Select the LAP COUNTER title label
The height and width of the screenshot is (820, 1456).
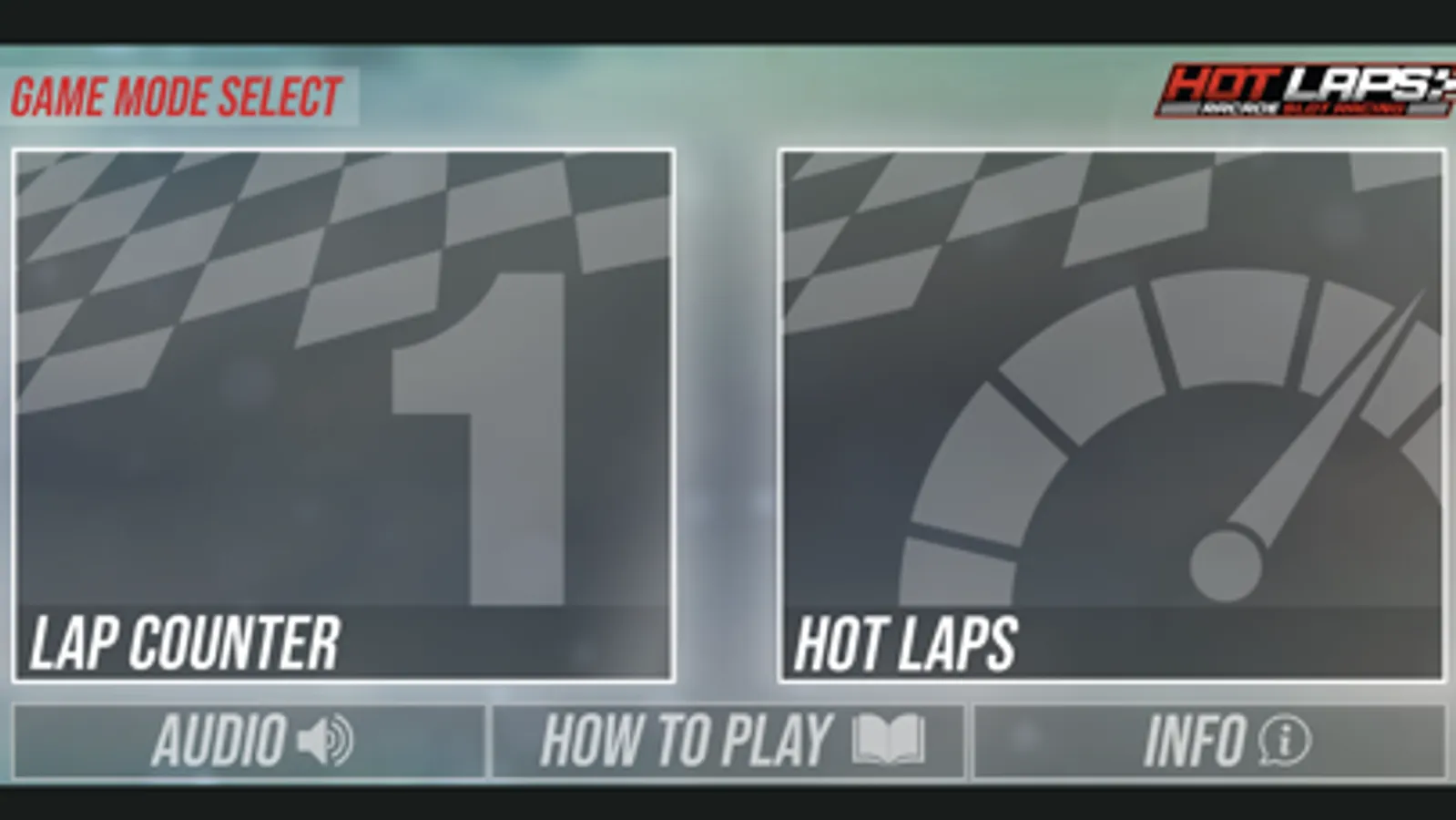pyautogui.click(x=187, y=642)
